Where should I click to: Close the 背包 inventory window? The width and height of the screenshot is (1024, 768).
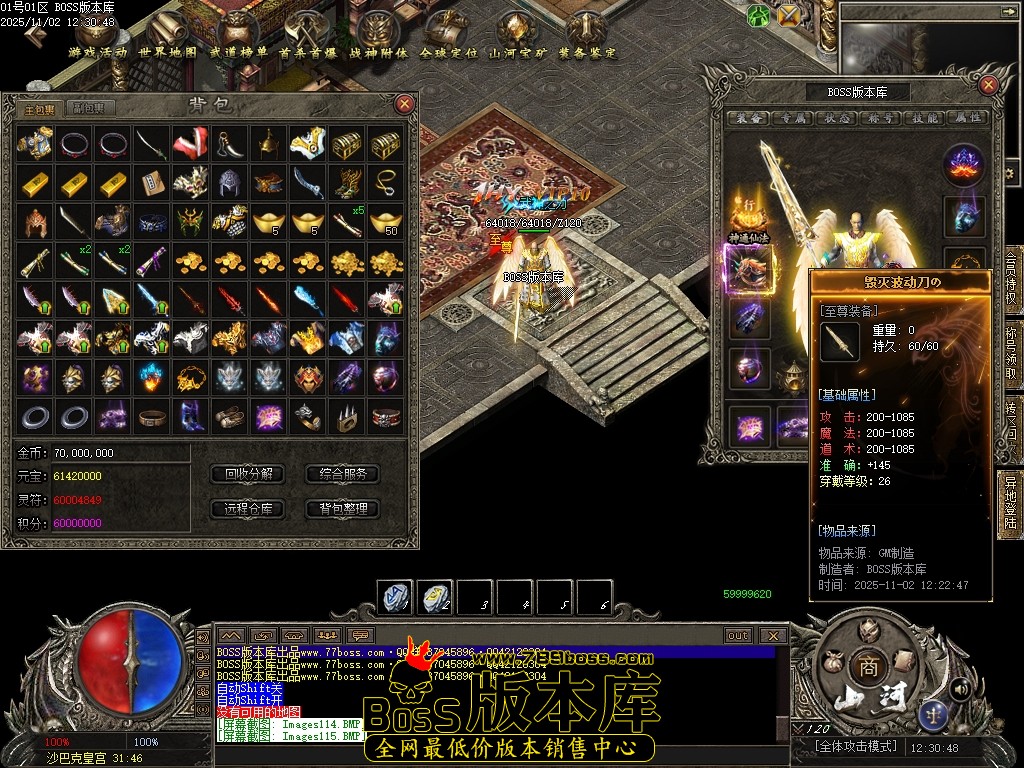pos(404,103)
